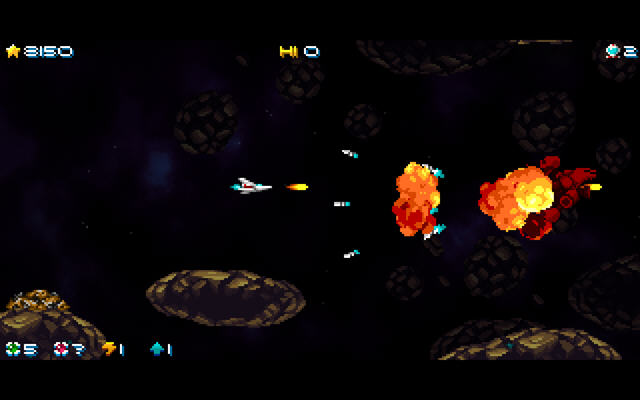Click the cyan up-arrow speed icon
Viewport: 640px width, 400px height.
(x=156, y=349)
